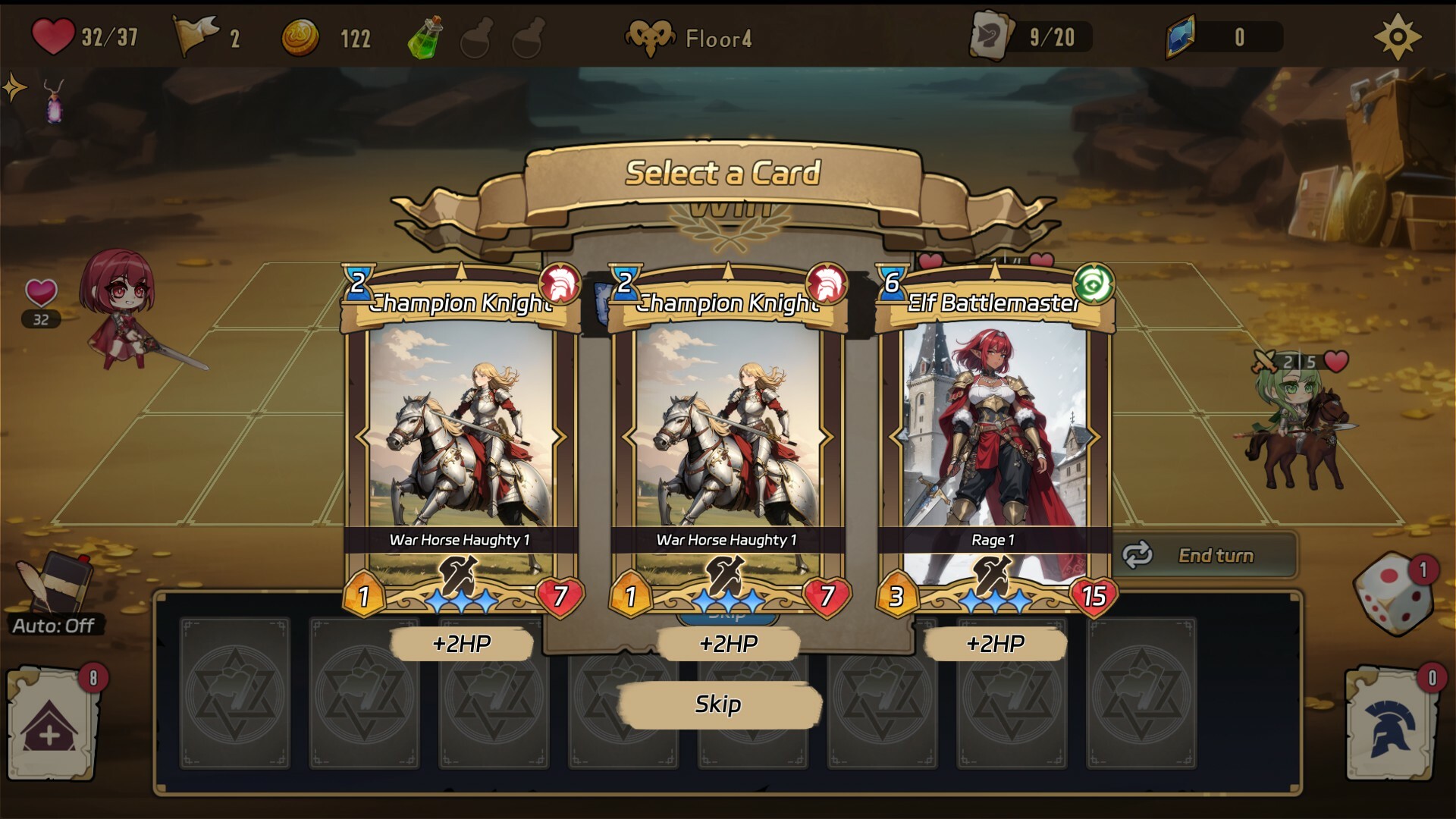This screenshot has width=1456, height=819.
Task: Click the ram skull icon next to Floor4
Action: pyautogui.click(x=651, y=36)
